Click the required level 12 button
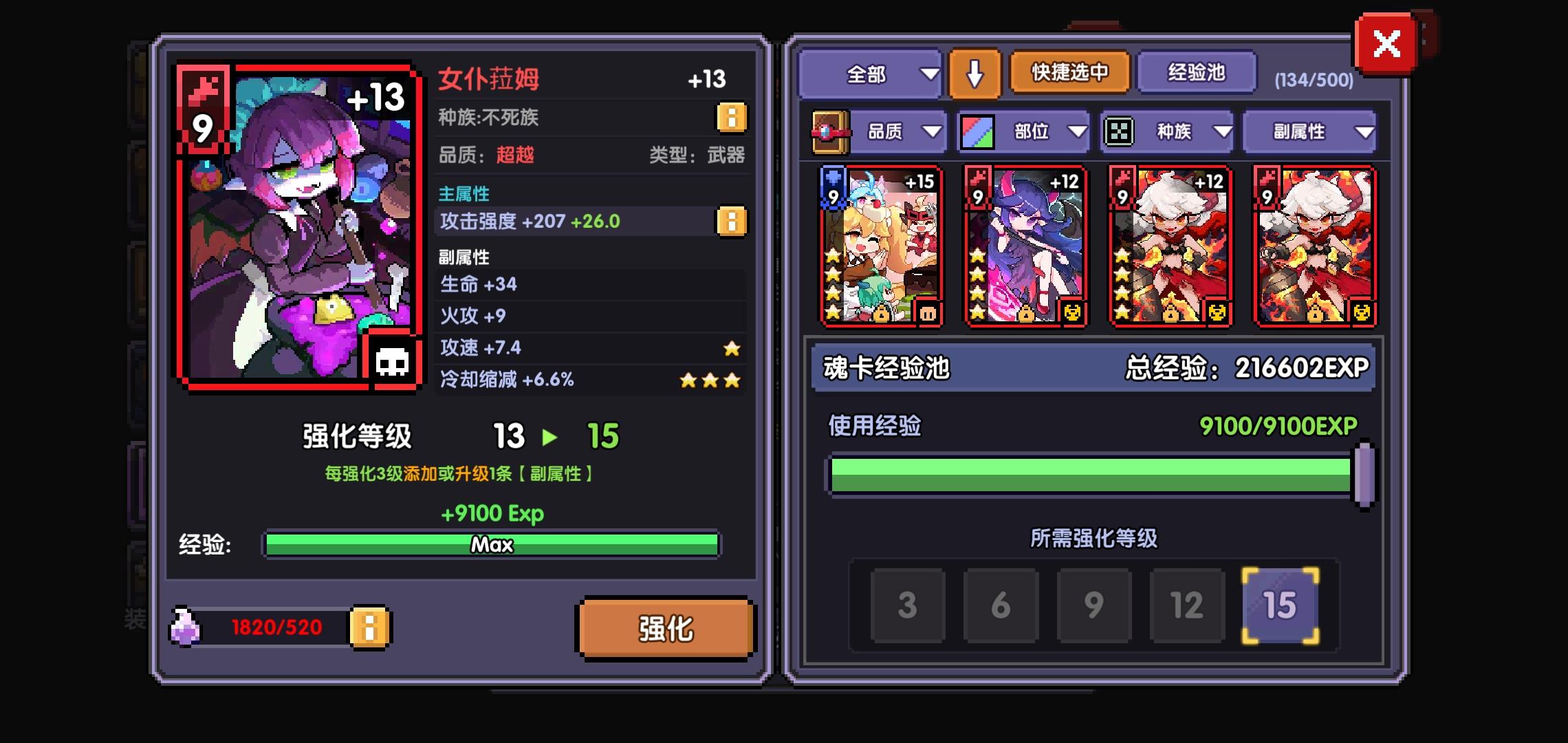Image resolution: width=1568 pixels, height=743 pixels. click(x=1187, y=605)
